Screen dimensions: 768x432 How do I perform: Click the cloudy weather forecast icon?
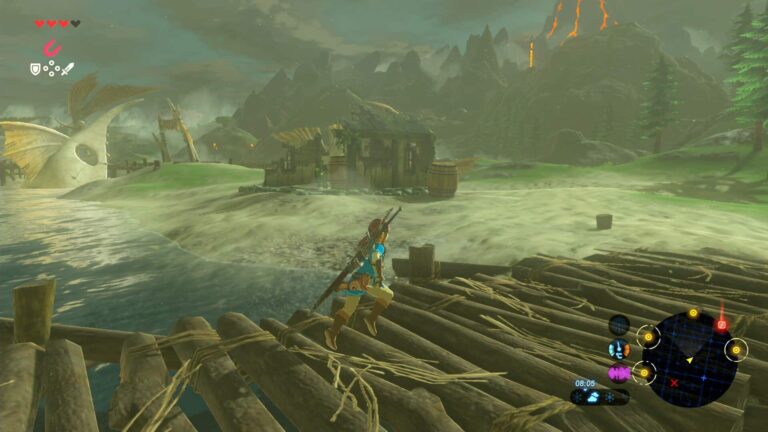point(593,397)
